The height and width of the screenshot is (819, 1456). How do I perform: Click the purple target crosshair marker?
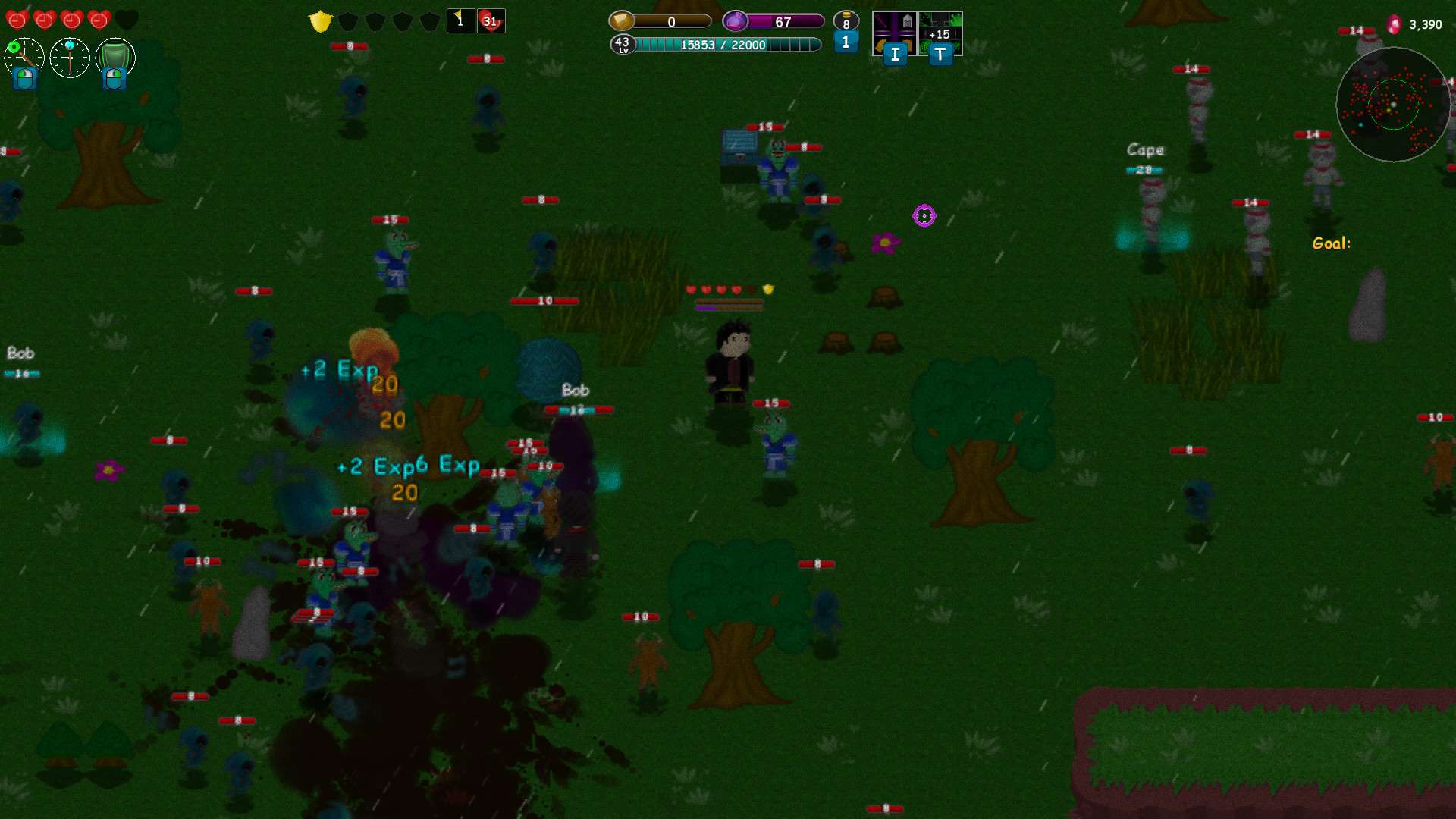pos(924,217)
